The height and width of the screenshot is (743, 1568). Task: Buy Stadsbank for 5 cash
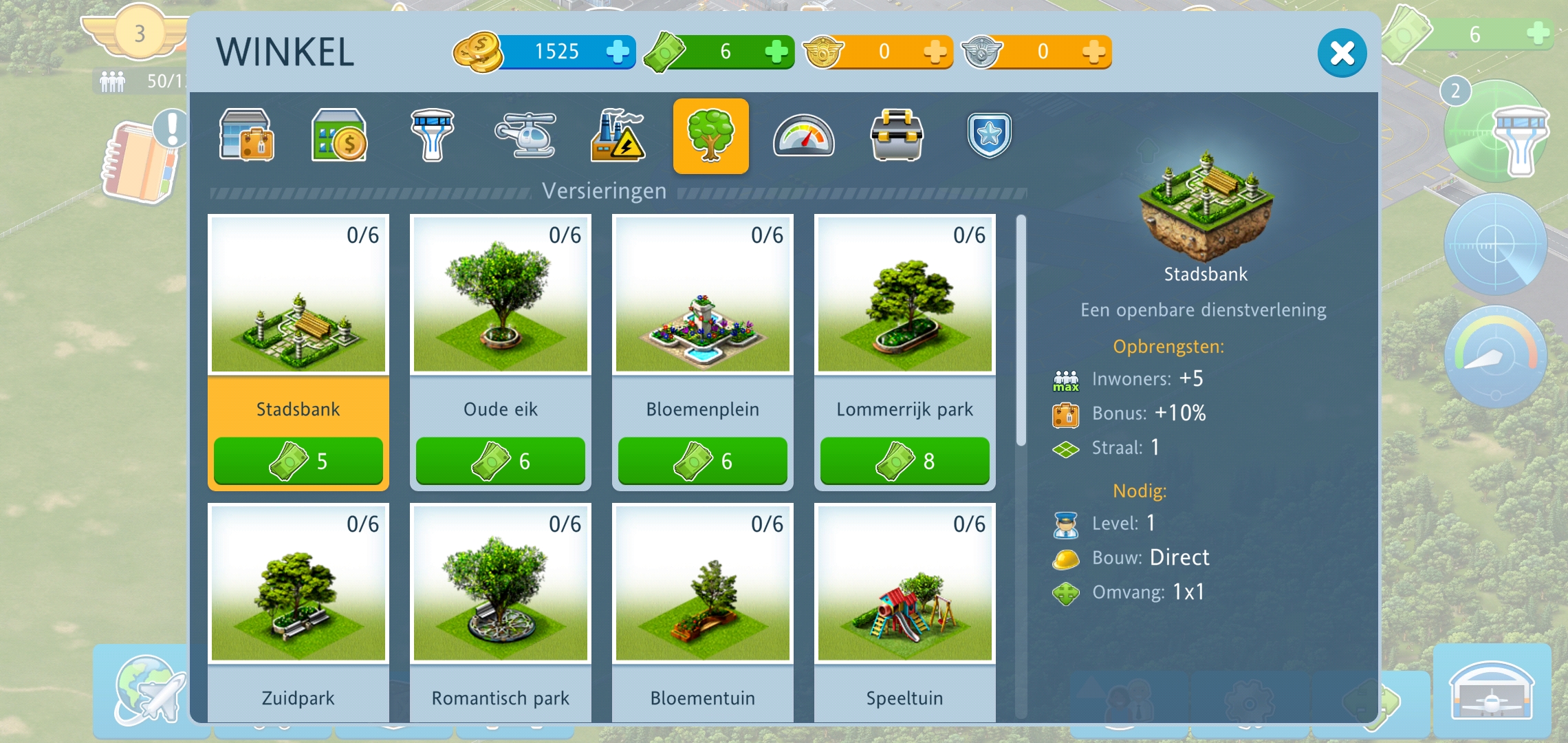point(298,460)
